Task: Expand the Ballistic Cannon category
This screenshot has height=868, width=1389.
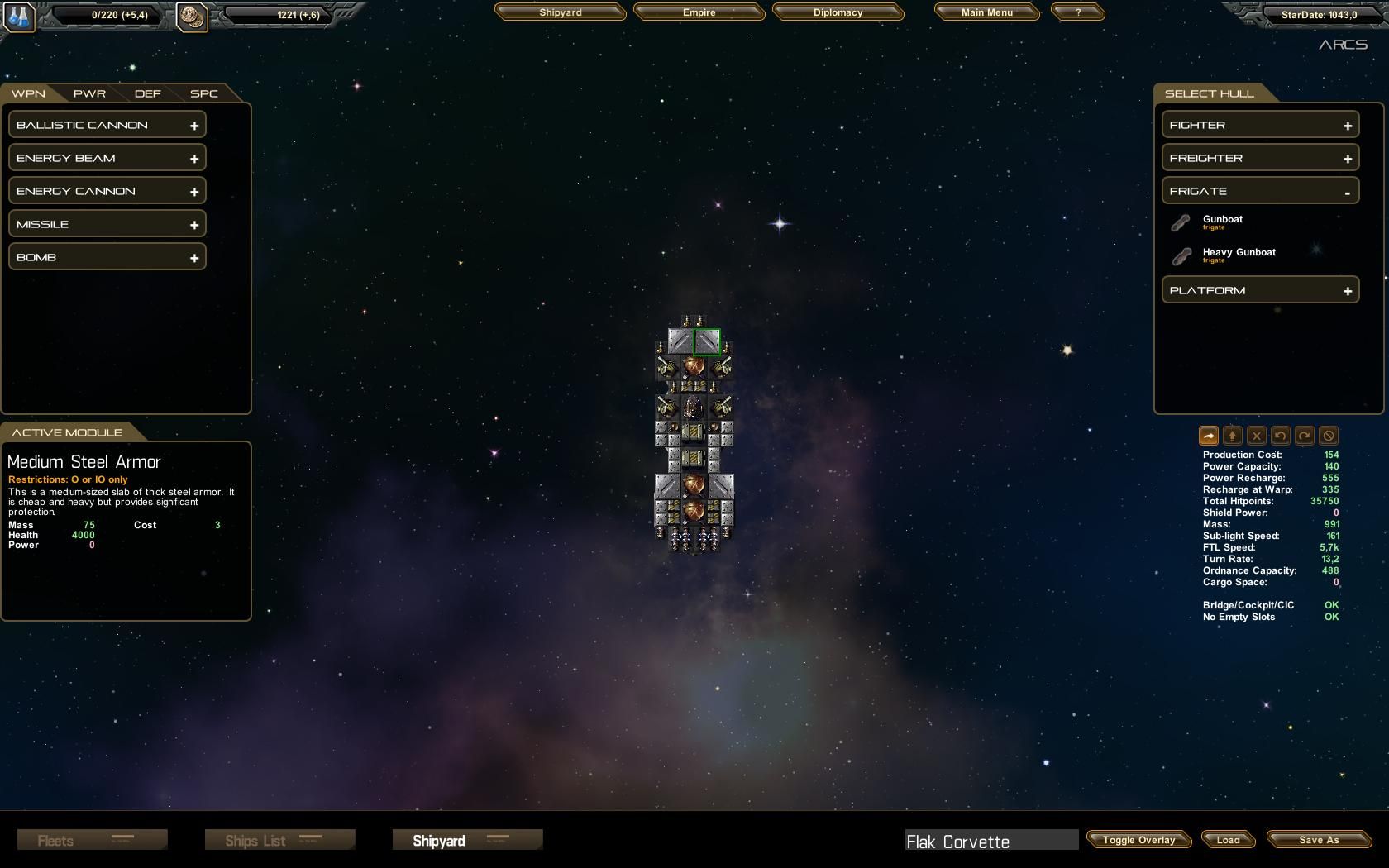Action: click(x=107, y=125)
